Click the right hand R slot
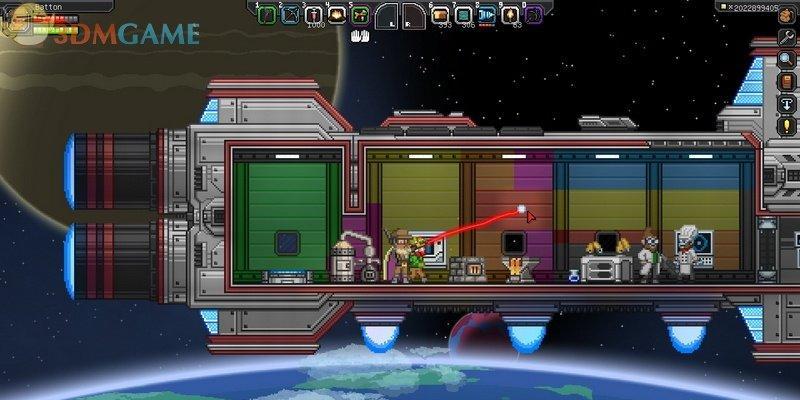The image size is (800, 400). click(412, 14)
